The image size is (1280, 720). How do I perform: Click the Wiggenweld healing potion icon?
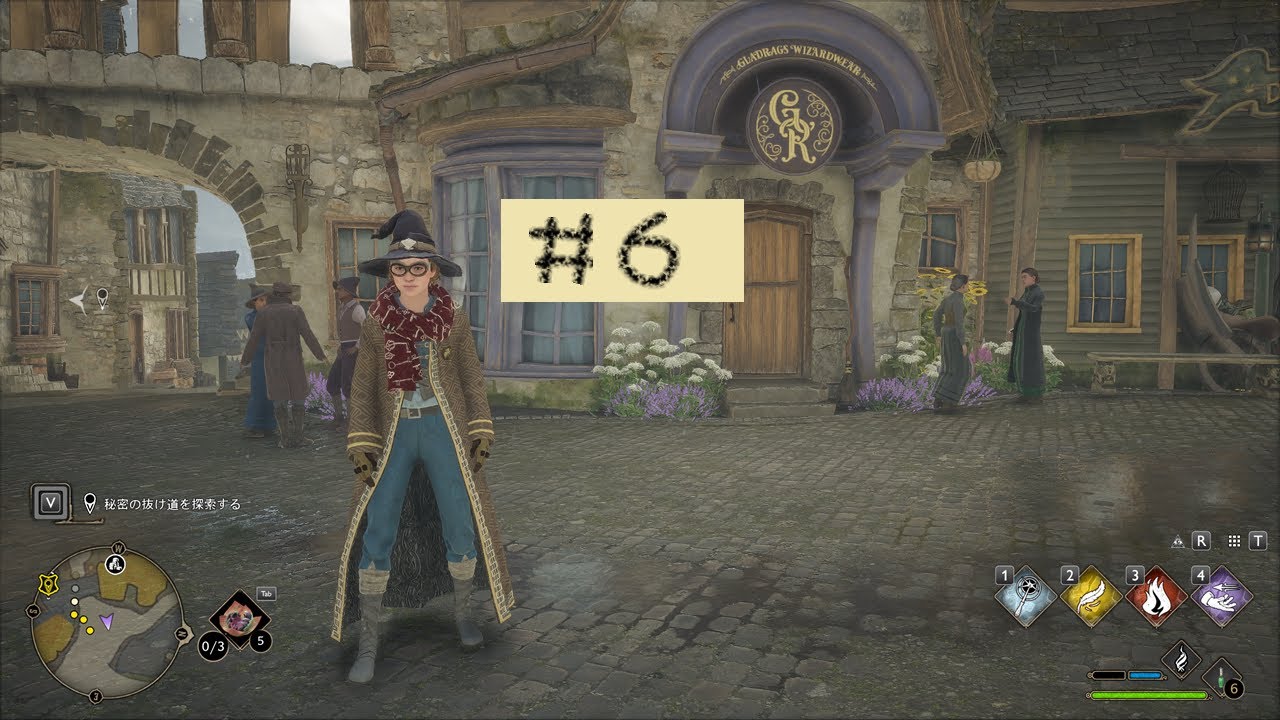coord(1223,678)
